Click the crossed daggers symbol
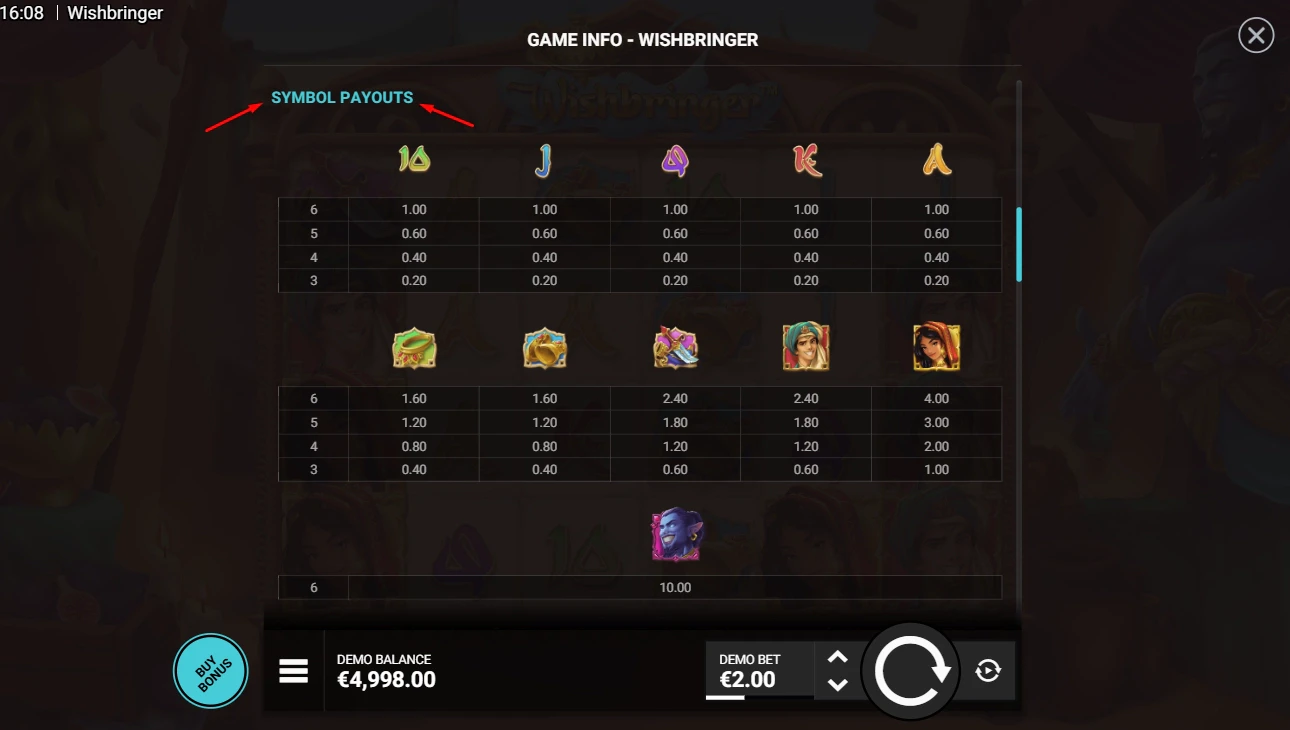The height and width of the screenshot is (730, 1290). [675, 346]
